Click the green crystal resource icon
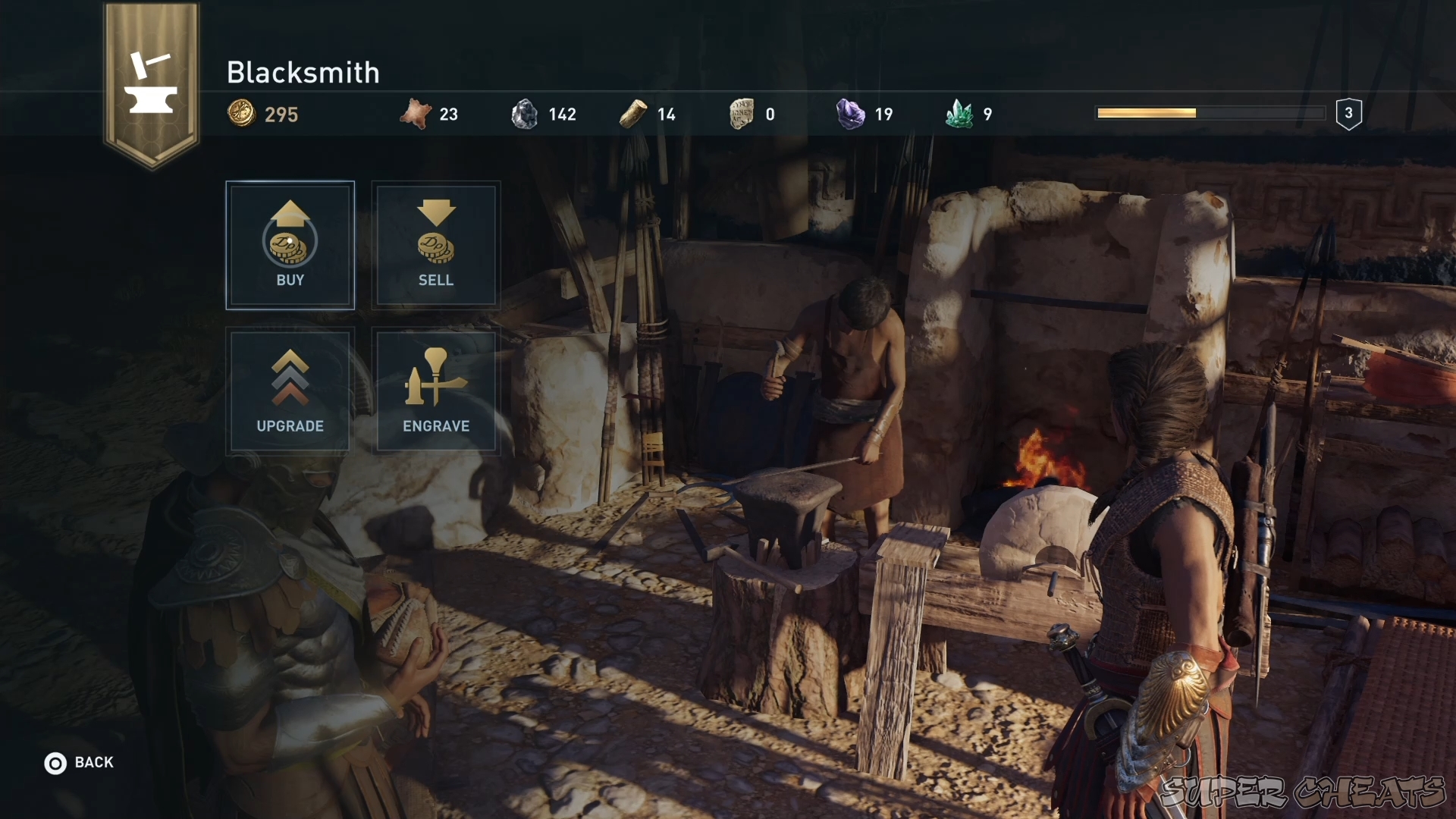This screenshot has width=1456, height=819. [959, 112]
